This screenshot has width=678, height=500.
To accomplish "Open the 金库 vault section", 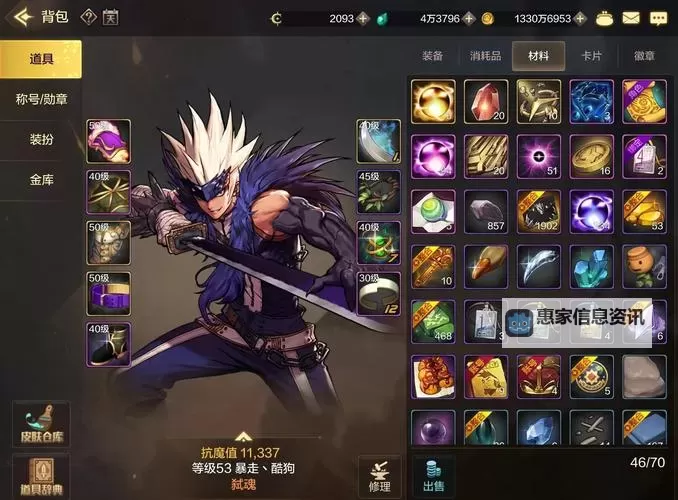I will pos(41,180).
